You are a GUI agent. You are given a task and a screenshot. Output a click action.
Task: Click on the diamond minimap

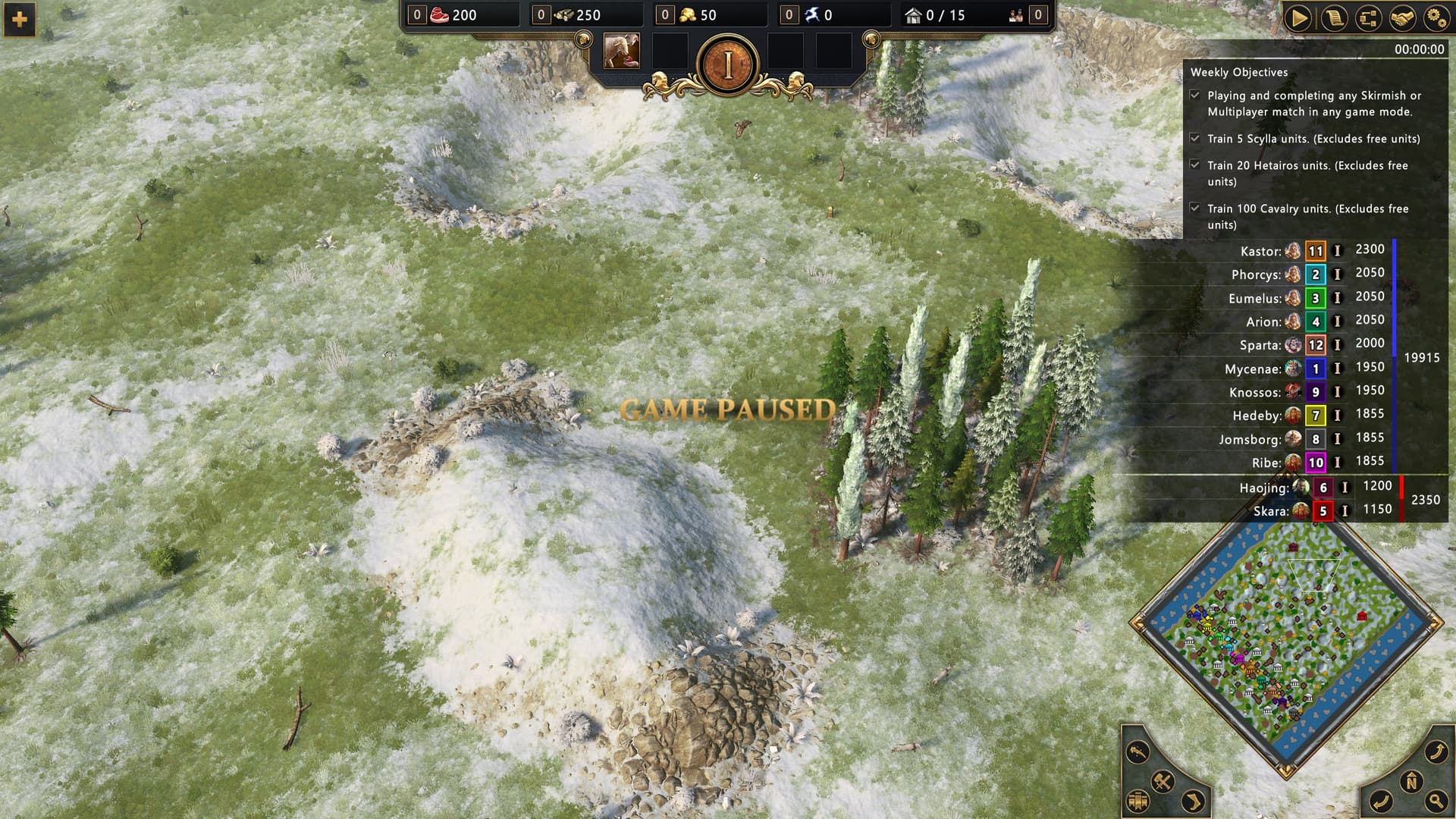(x=1285, y=645)
